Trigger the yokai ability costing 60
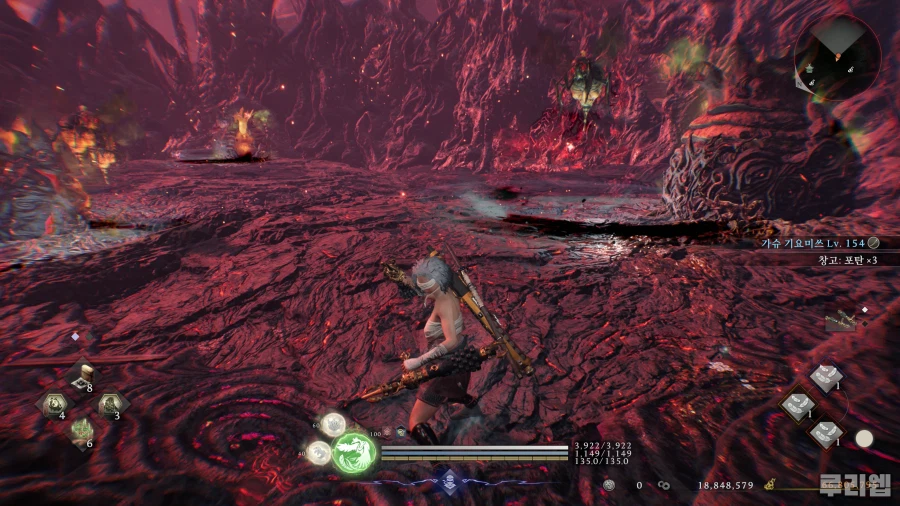The image size is (900, 506). click(331, 424)
